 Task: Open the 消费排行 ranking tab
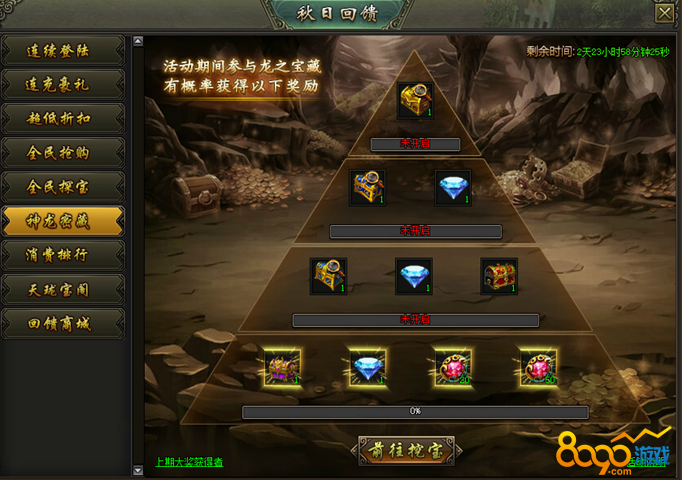[x=63, y=254]
